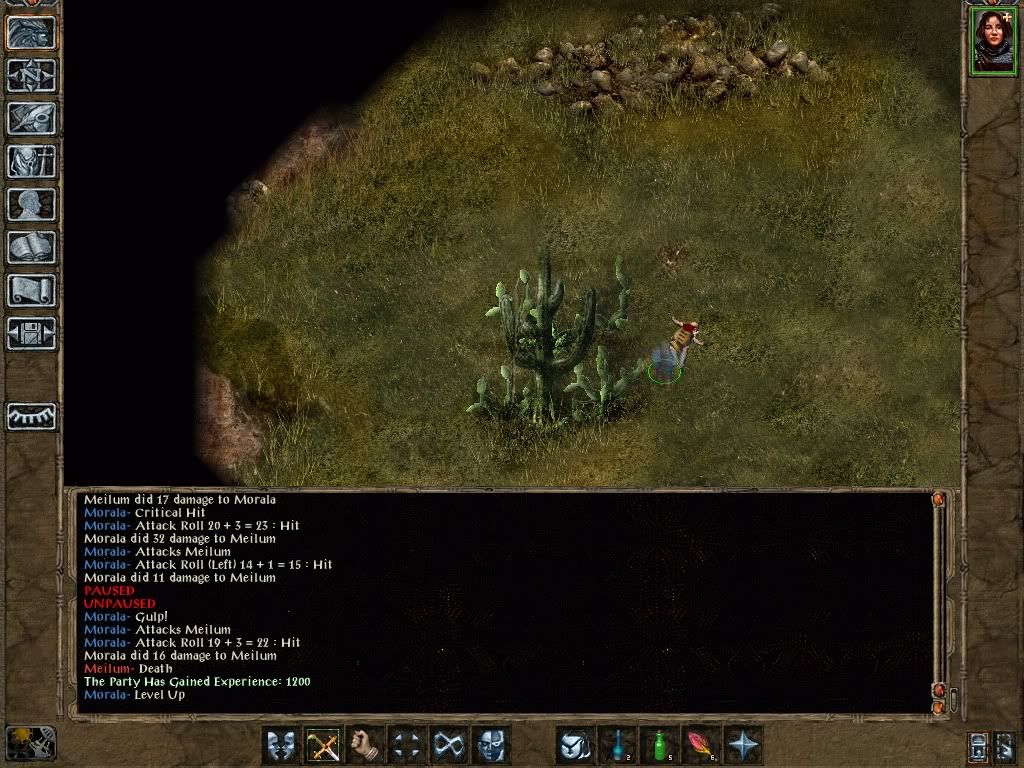Viewport: 1024px width, 768px height.
Task: Return to game via top sidebar face button
Action: coord(31,33)
